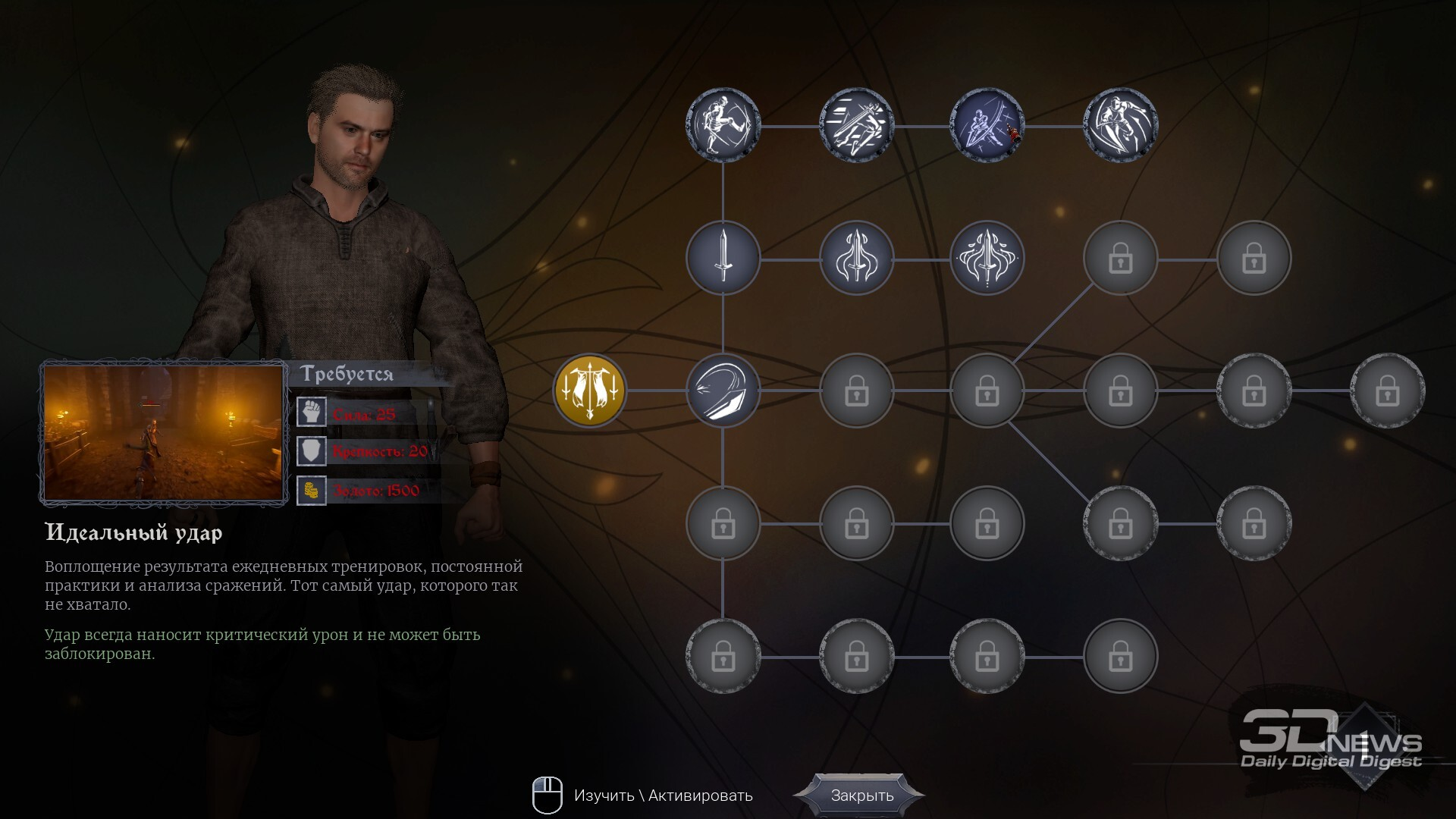Close the skill tree with Закрыть
The width and height of the screenshot is (1456, 819).
pos(861,795)
